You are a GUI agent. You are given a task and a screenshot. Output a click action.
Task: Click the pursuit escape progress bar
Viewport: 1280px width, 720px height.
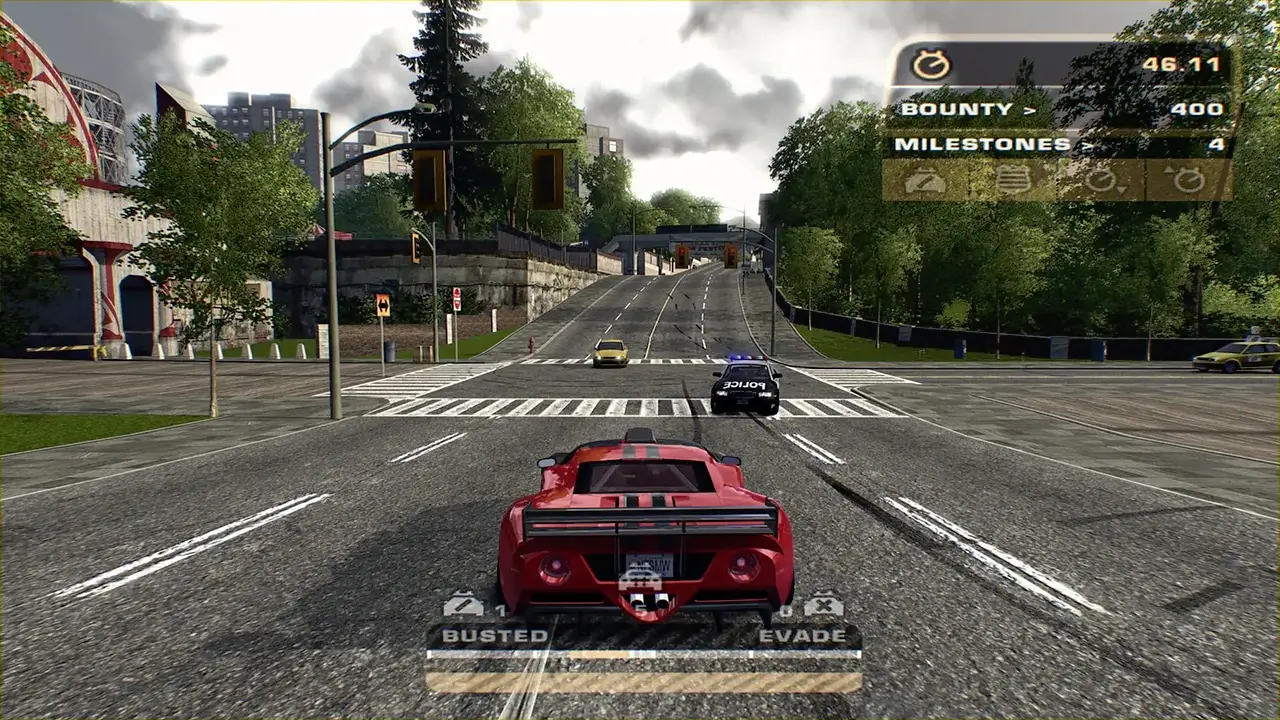(x=640, y=653)
